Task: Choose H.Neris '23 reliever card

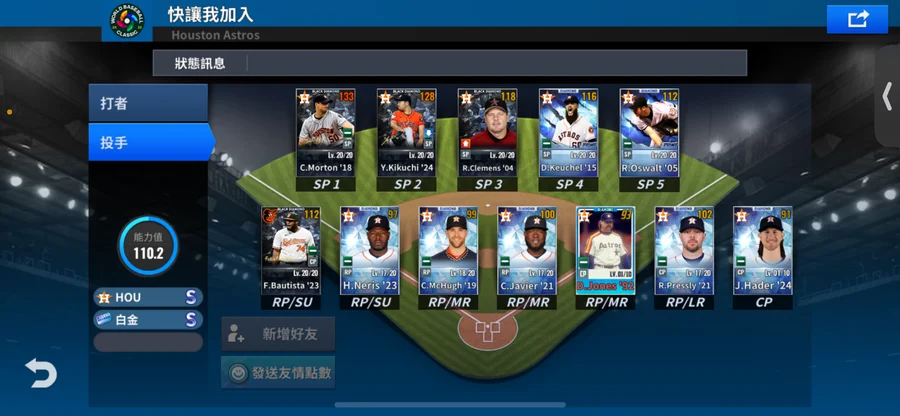Action: pyautogui.click(x=369, y=250)
